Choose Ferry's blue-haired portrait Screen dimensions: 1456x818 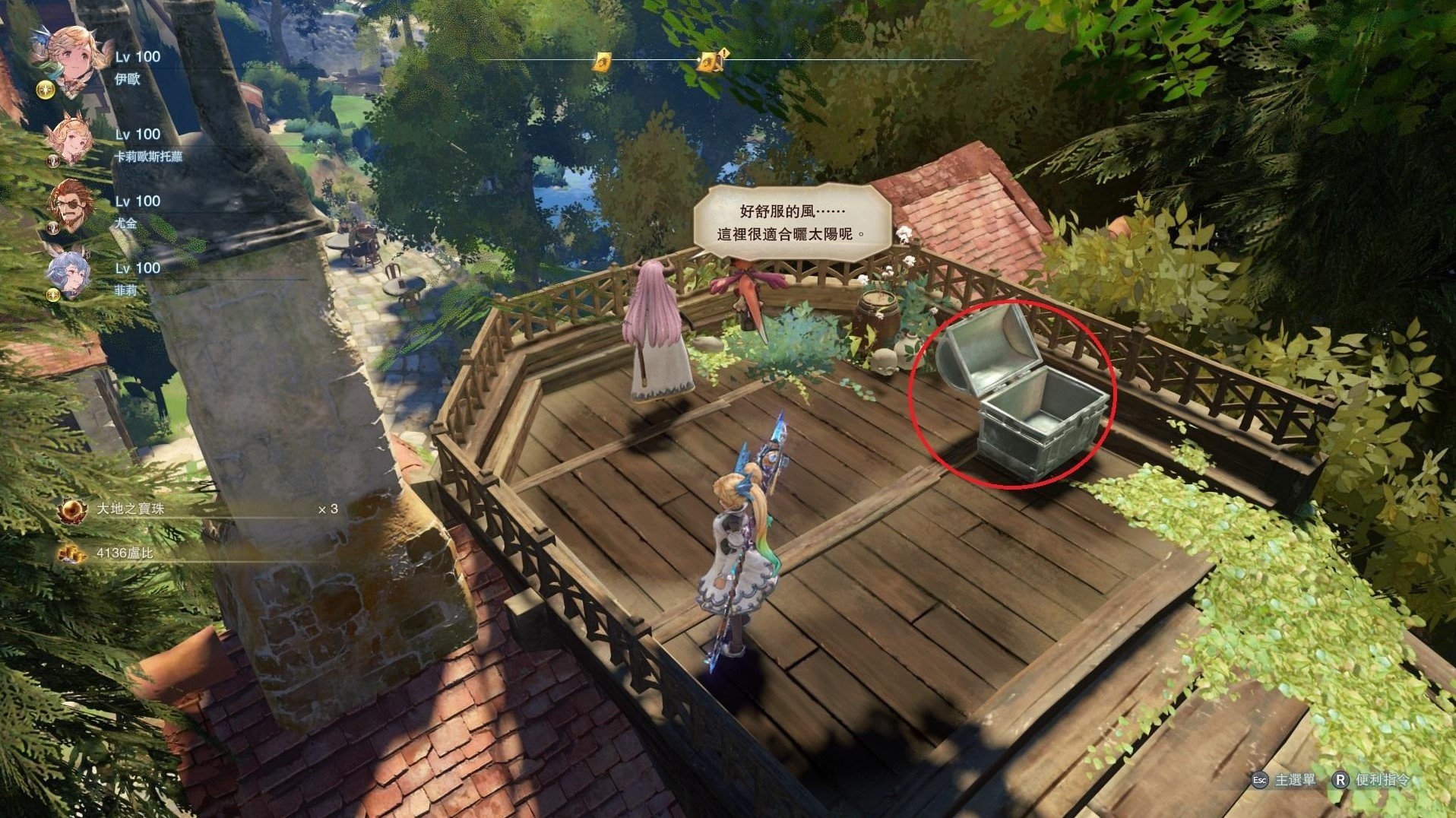(x=70, y=272)
